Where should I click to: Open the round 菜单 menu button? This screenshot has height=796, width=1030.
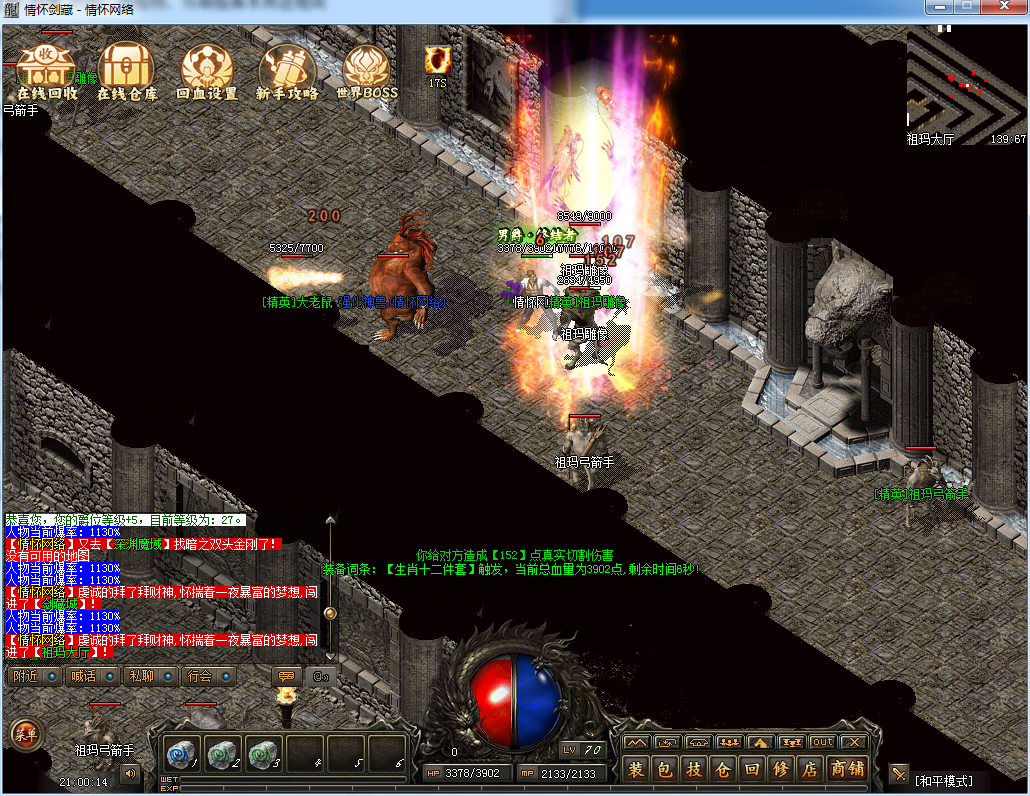25,733
